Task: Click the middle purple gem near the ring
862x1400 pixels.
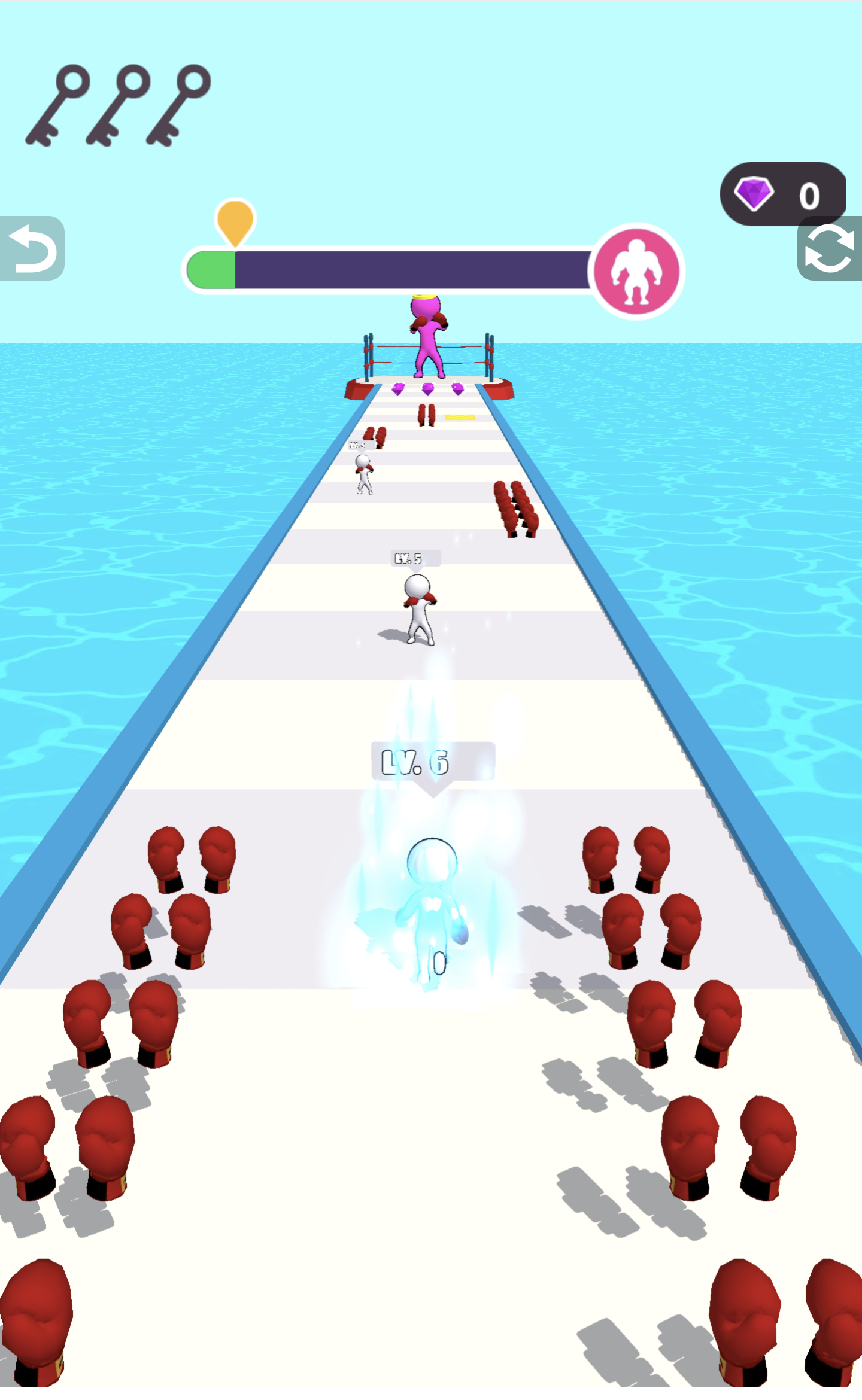Action: click(427, 389)
